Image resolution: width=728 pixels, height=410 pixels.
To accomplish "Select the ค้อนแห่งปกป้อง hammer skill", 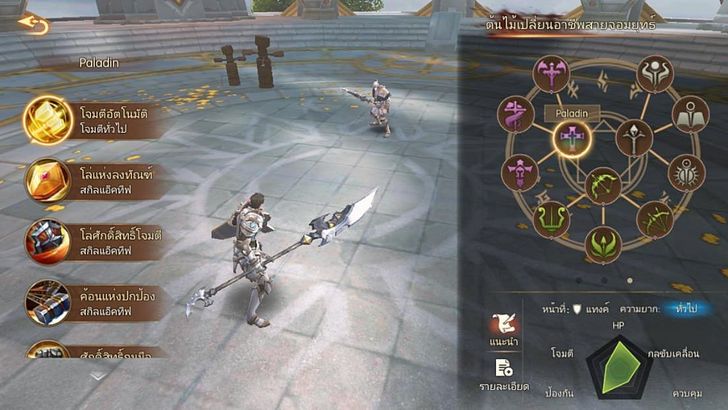I will tap(48, 300).
